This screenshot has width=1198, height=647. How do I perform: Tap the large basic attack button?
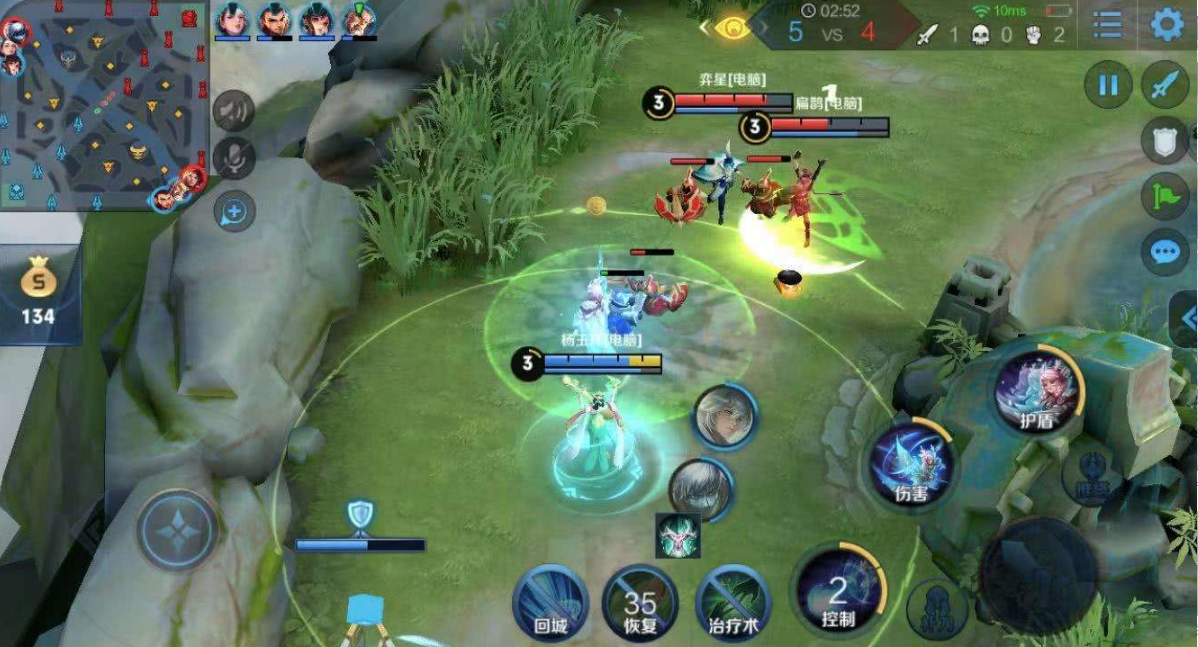click(x=1037, y=575)
